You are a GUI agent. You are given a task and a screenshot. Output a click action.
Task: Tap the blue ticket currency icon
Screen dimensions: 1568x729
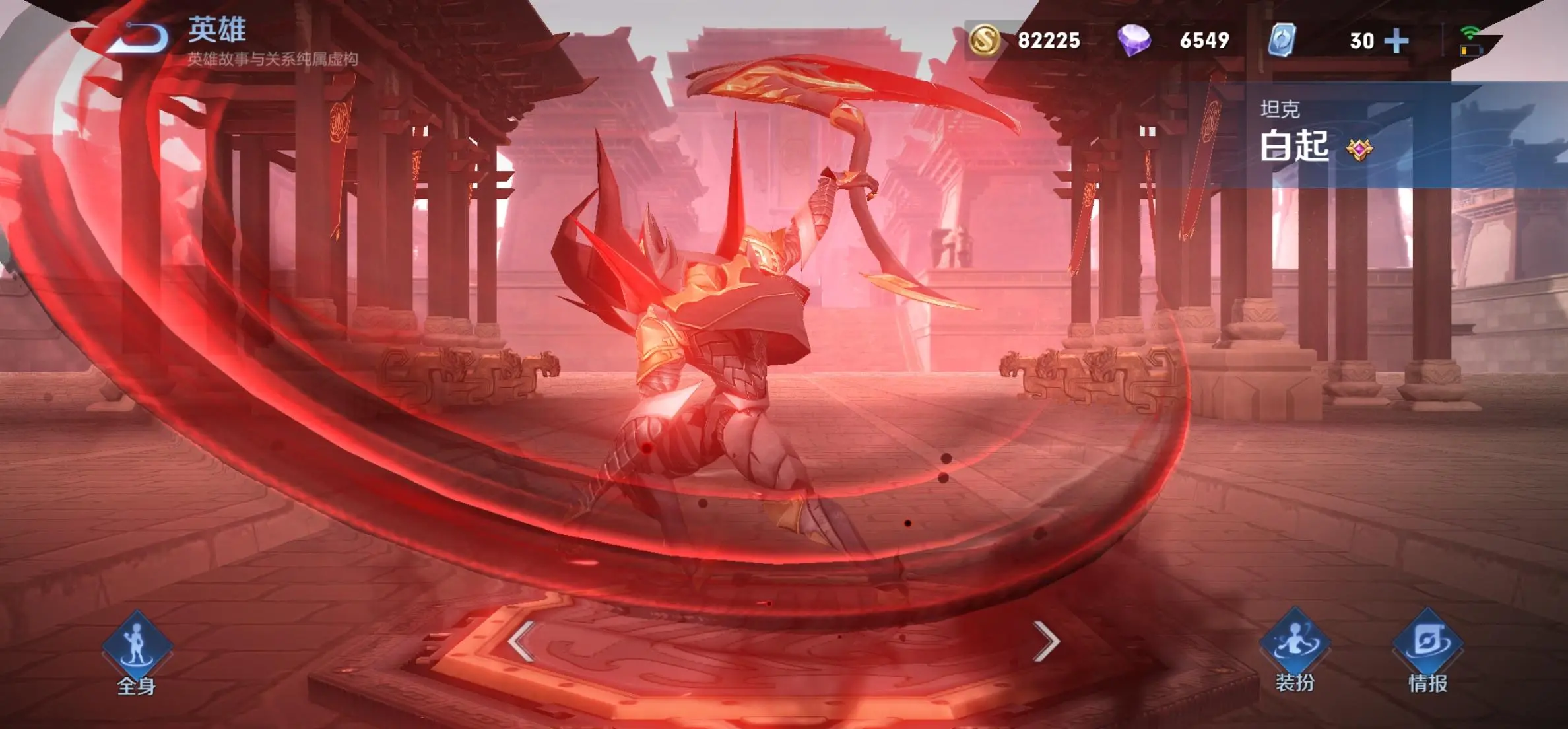1282,40
